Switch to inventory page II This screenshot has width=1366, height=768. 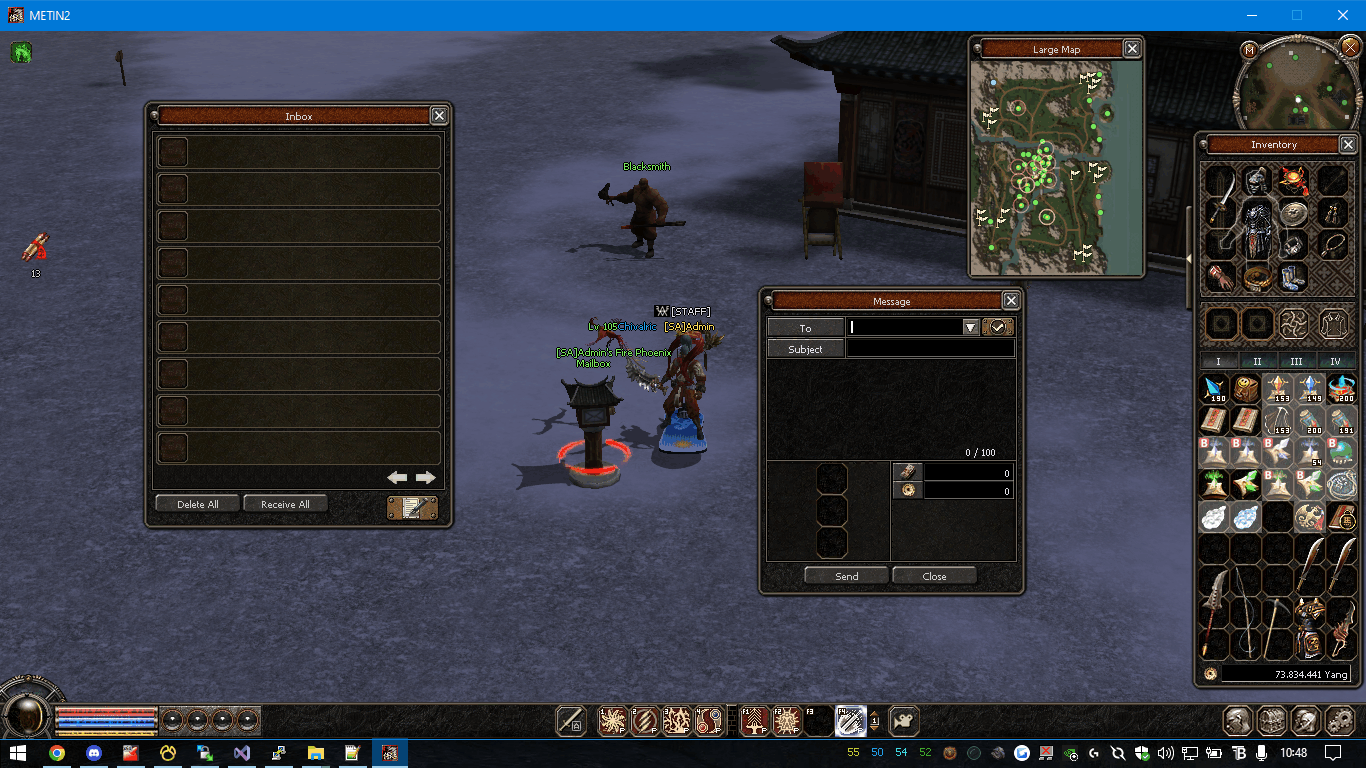tap(1257, 362)
